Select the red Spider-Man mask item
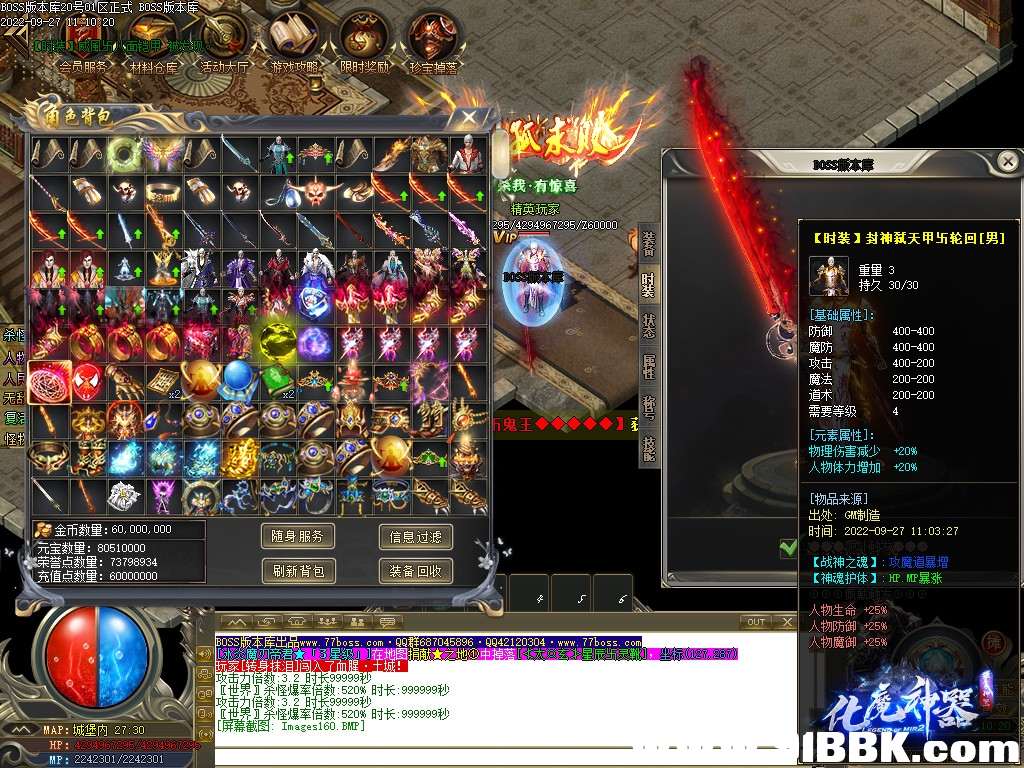 [87, 382]
